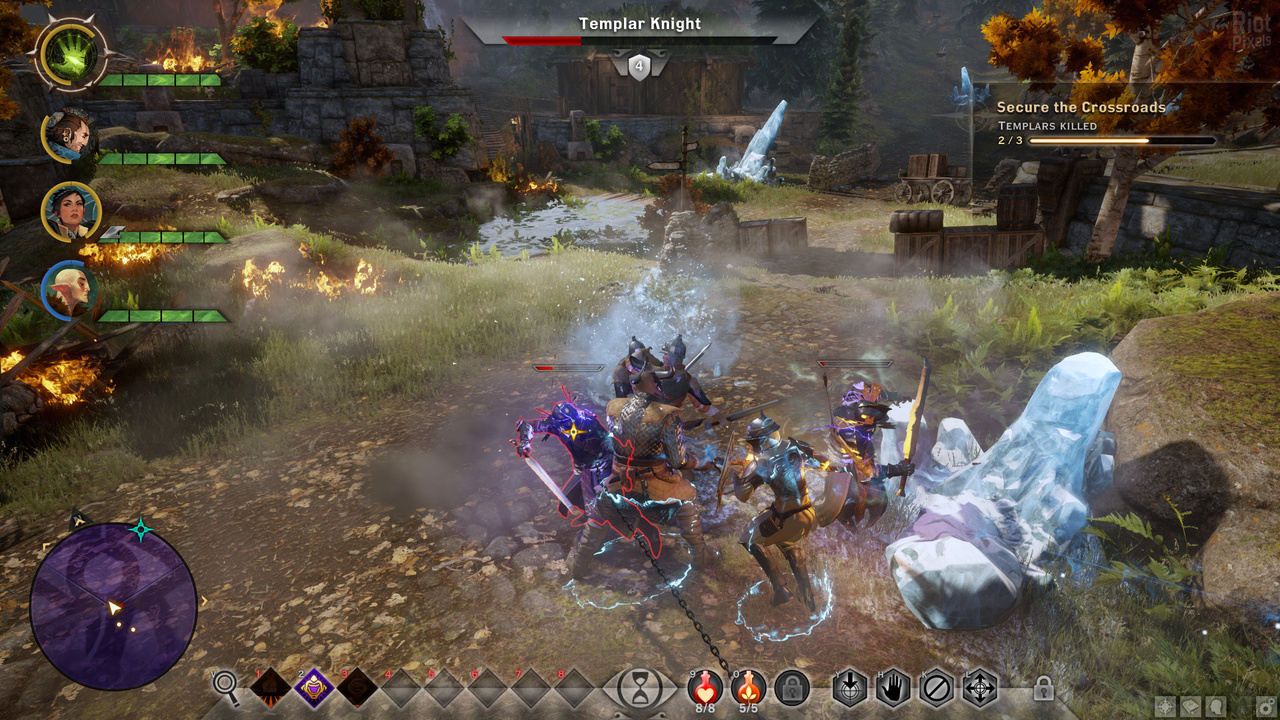
Task: Drink the heart health potion
Action: pyautogui.click(x=706, y=686)
